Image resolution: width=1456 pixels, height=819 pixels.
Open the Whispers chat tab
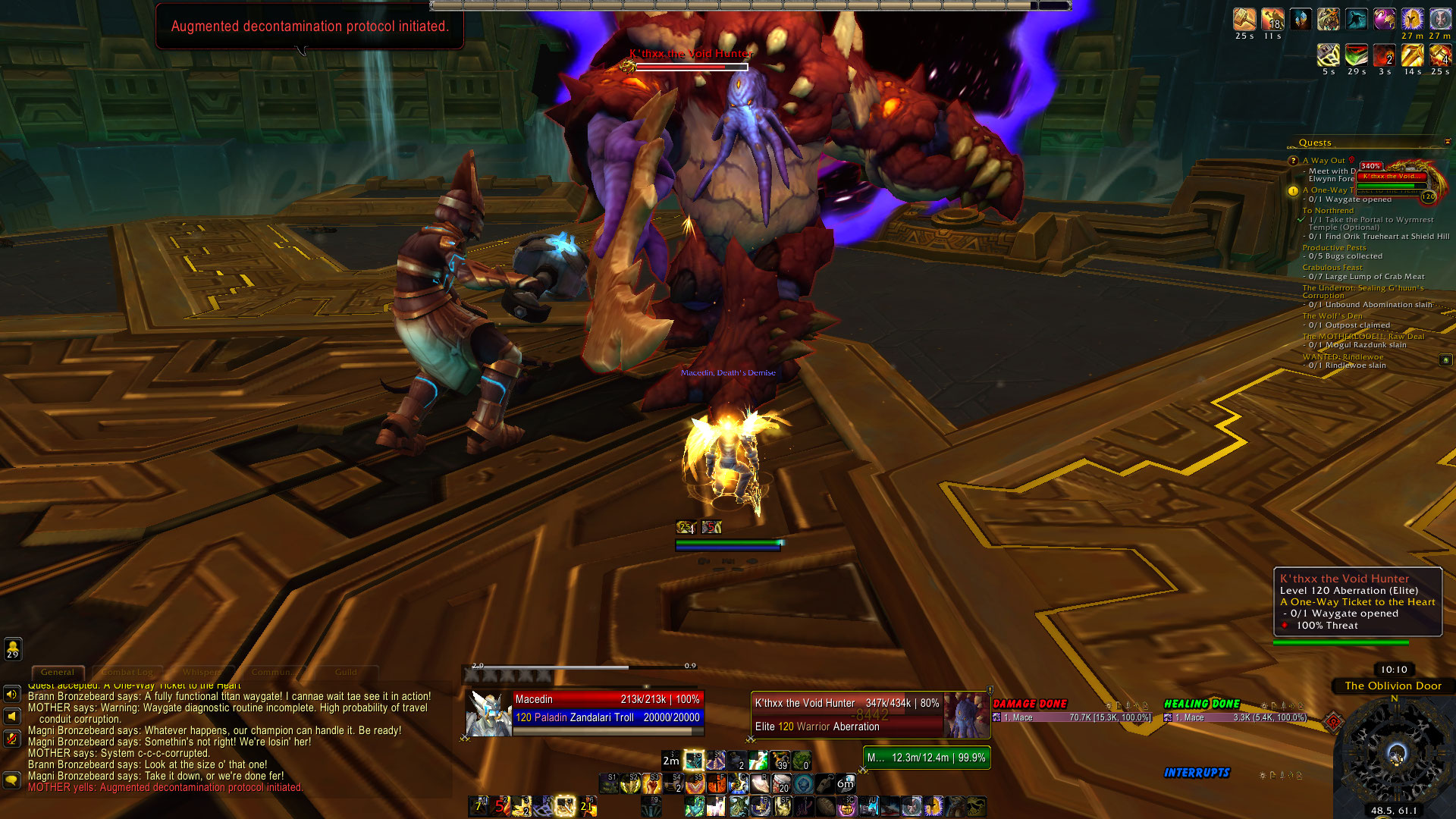[202, 672]
